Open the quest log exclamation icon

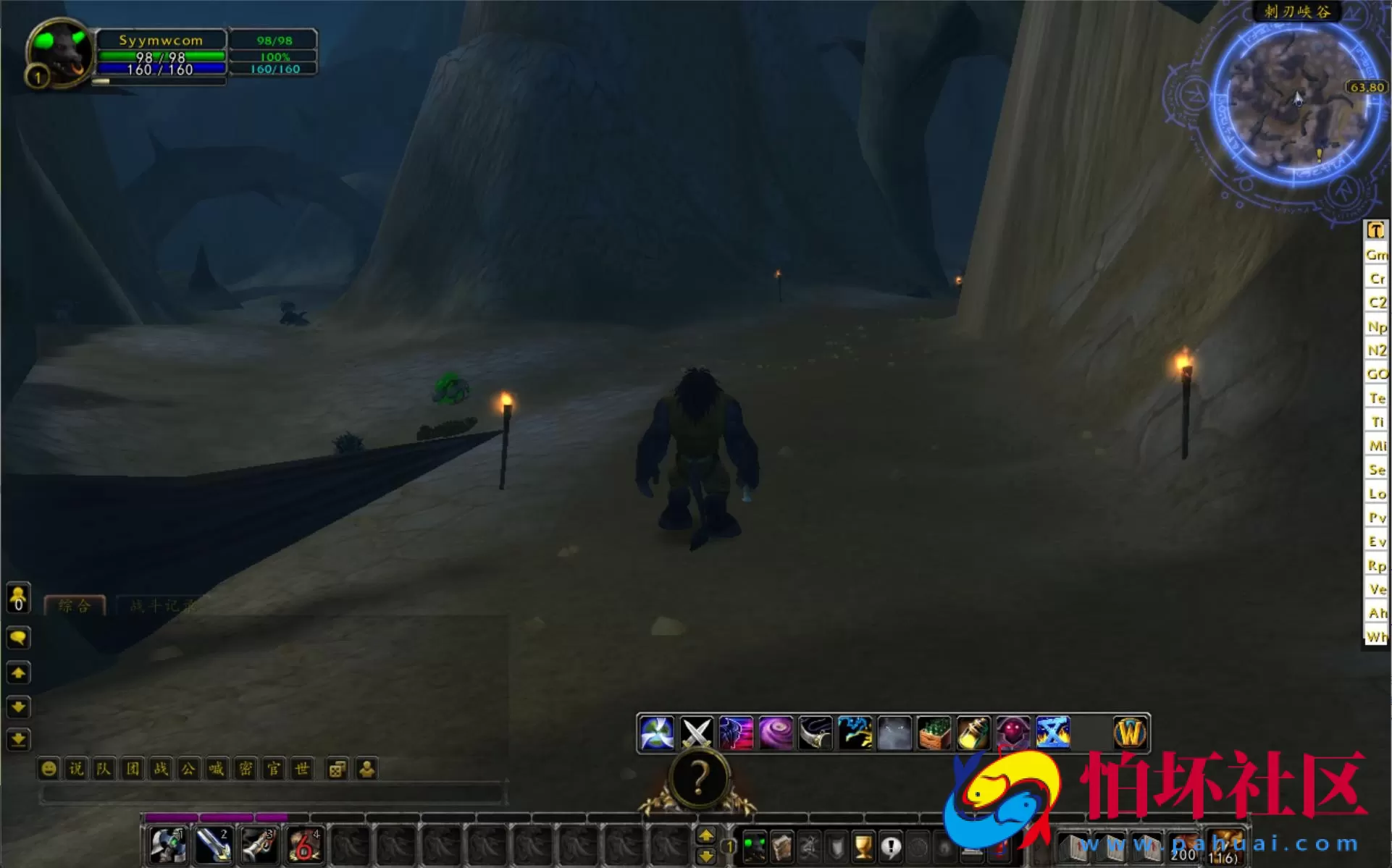click(889, 848)
